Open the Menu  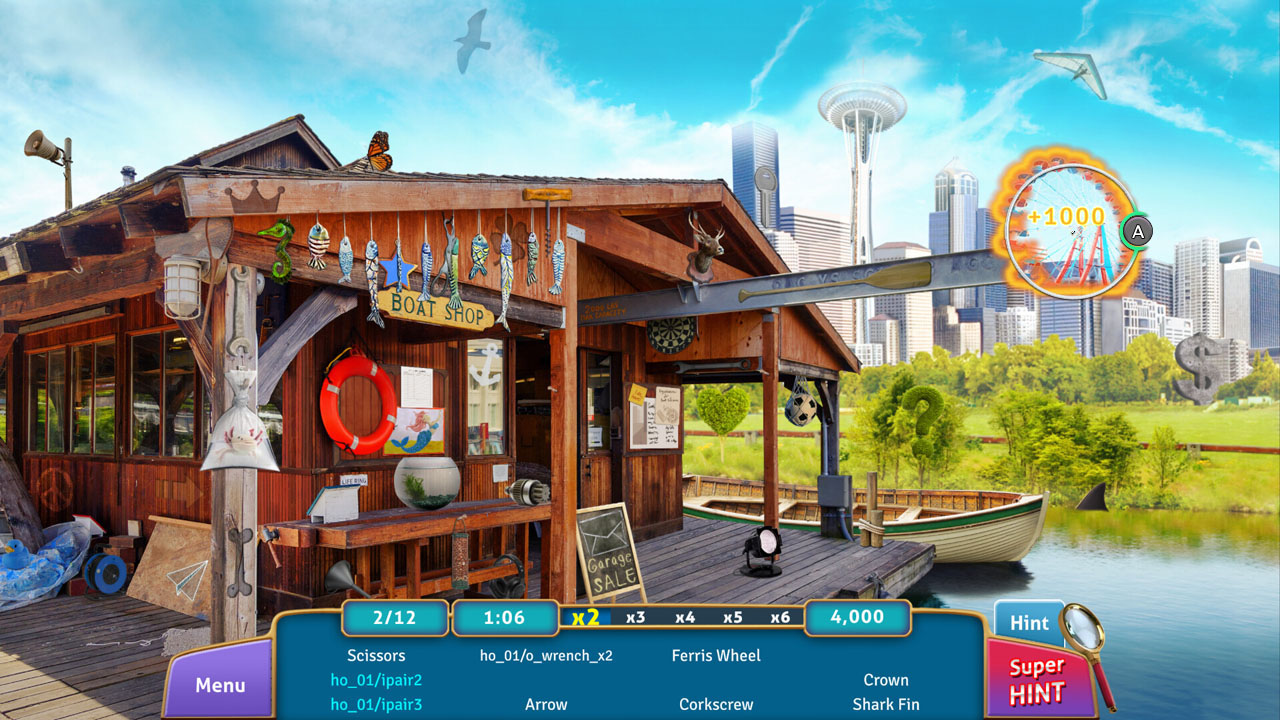(x=219, y=686)
